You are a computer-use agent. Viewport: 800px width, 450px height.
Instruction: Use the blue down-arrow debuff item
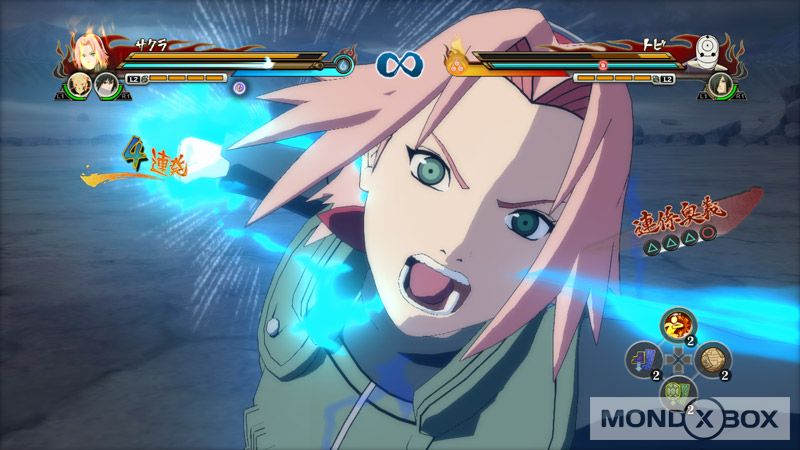pos(643,362)
